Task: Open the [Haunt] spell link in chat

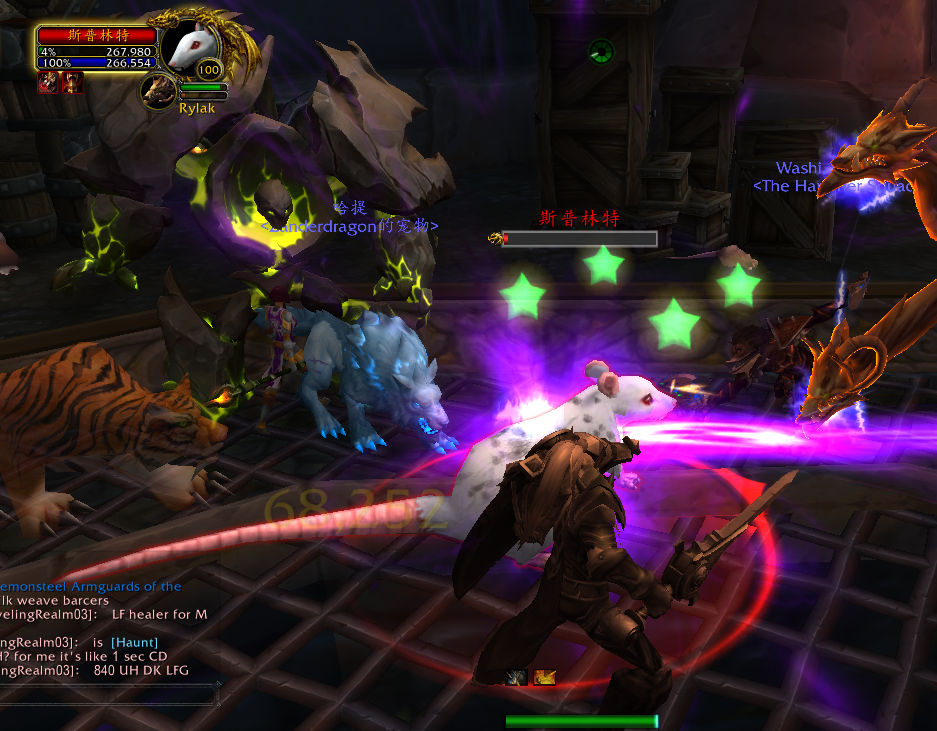Action: click(x=134, y=641)
